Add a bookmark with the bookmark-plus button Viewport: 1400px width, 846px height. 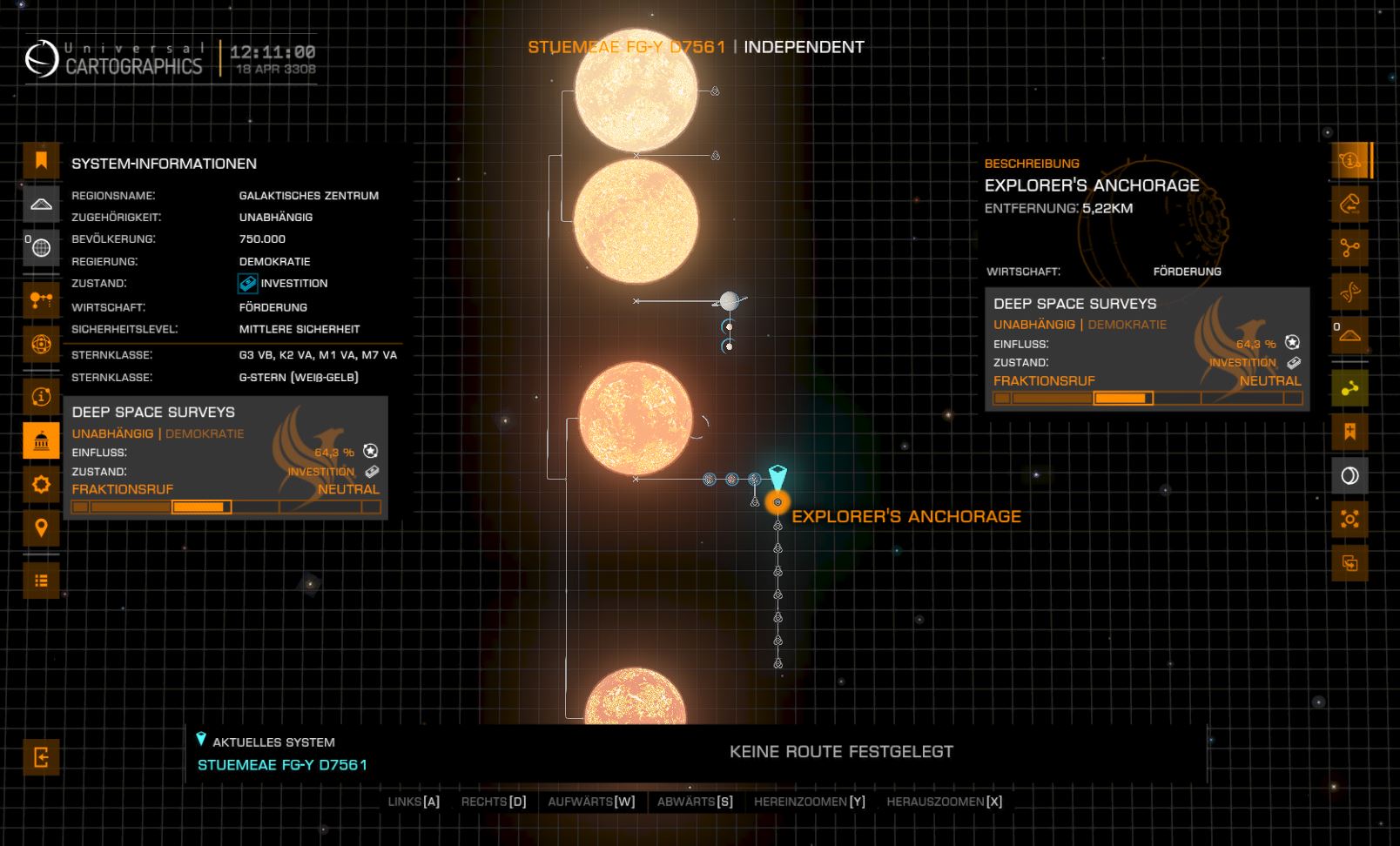pyautogui.click(x=1350, y=432)
